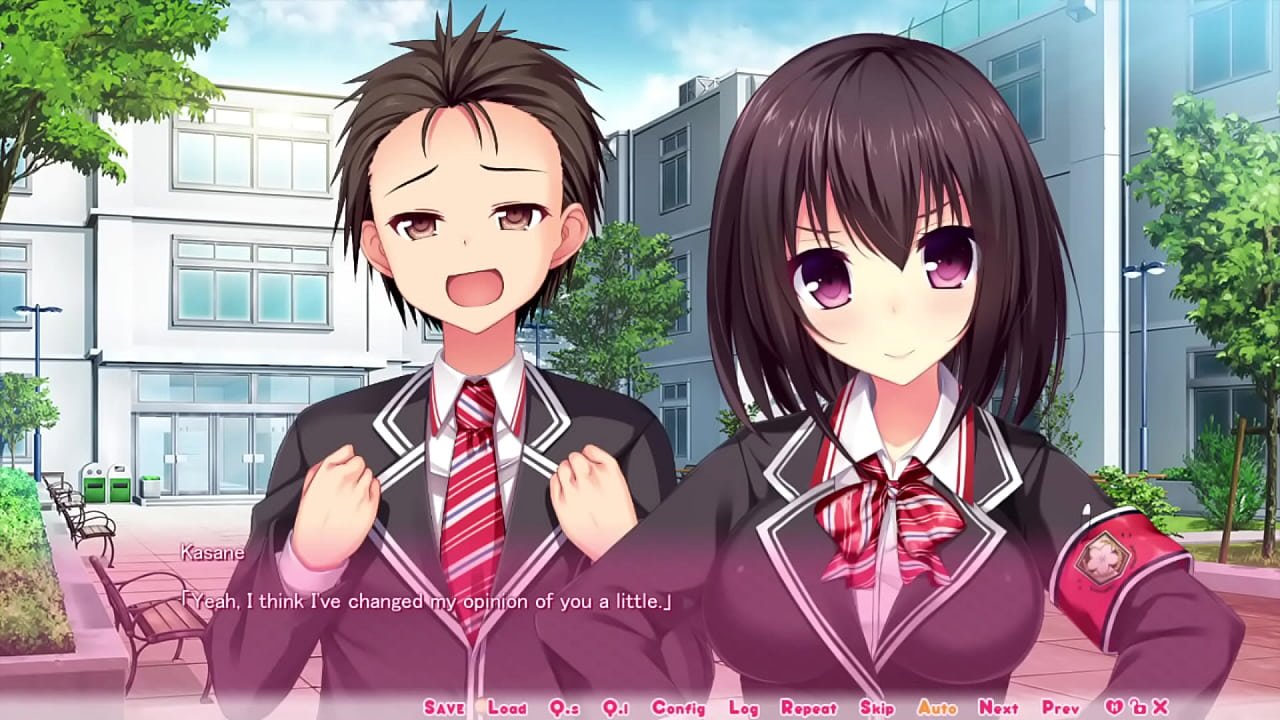Open the message Log
The image size is (1280, 720).
742,706
